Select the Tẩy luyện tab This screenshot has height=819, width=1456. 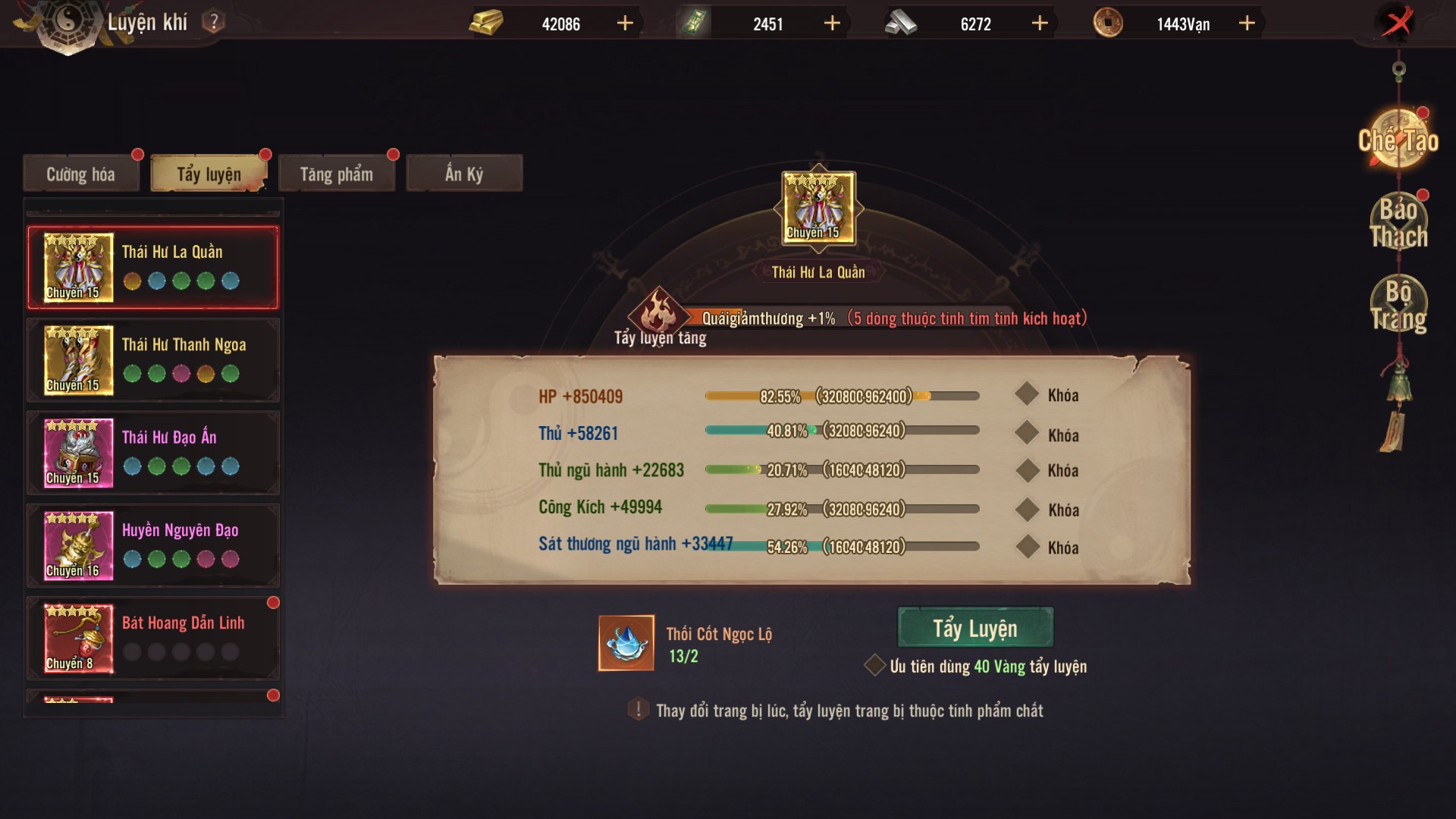(209, 174)
